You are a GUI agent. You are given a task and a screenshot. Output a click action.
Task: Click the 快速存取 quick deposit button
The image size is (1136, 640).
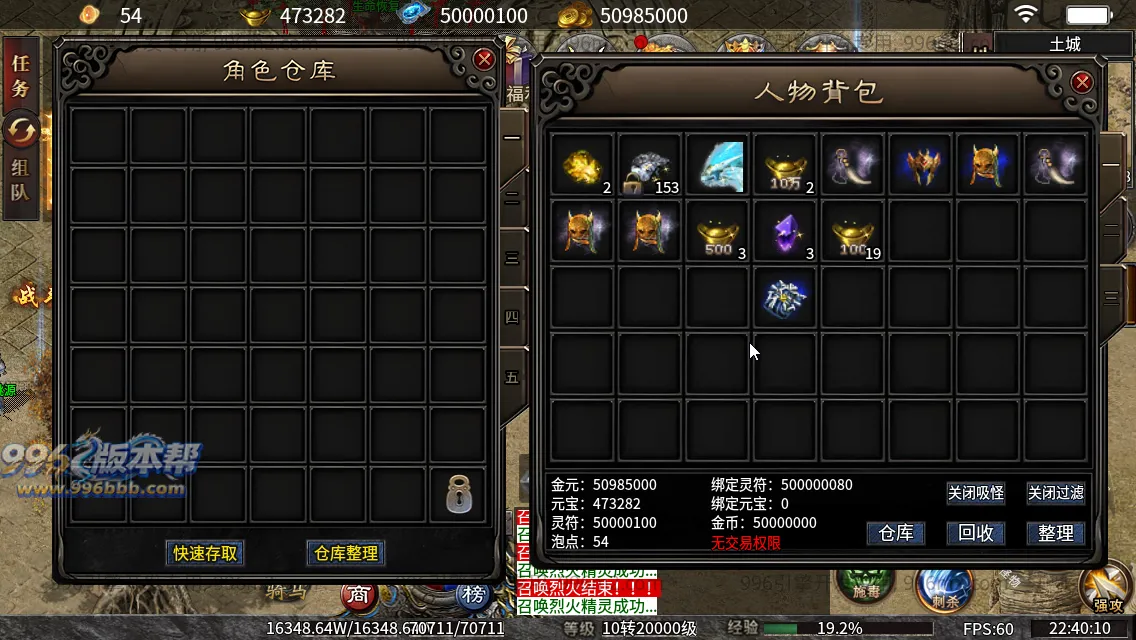tap(205, 553)
